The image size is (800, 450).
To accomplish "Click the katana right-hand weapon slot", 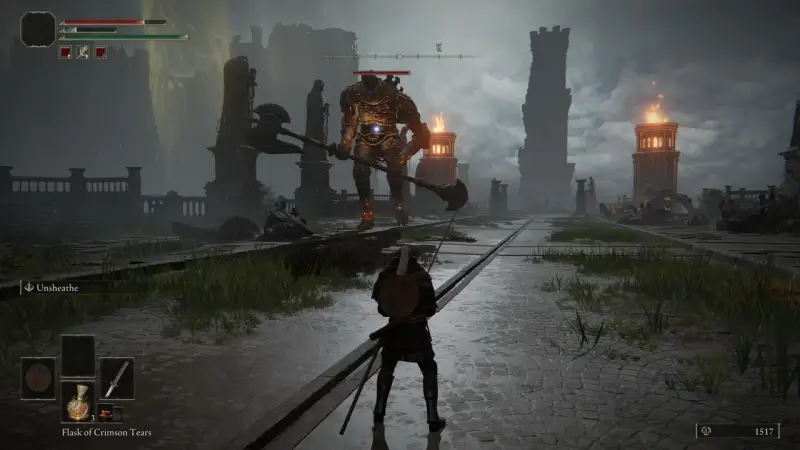I will (117, 379).
